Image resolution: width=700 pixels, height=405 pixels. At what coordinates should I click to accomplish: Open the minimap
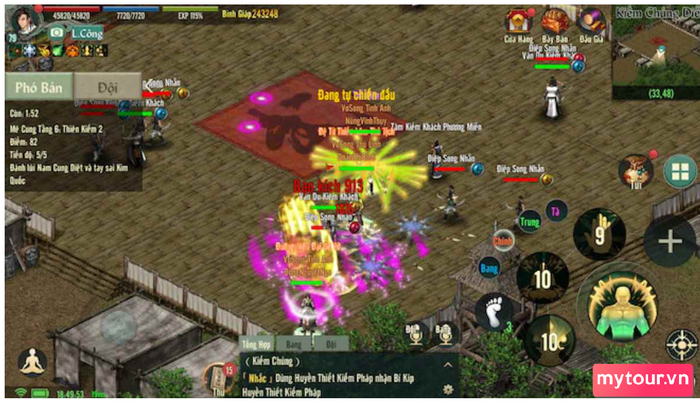(656, 50)
